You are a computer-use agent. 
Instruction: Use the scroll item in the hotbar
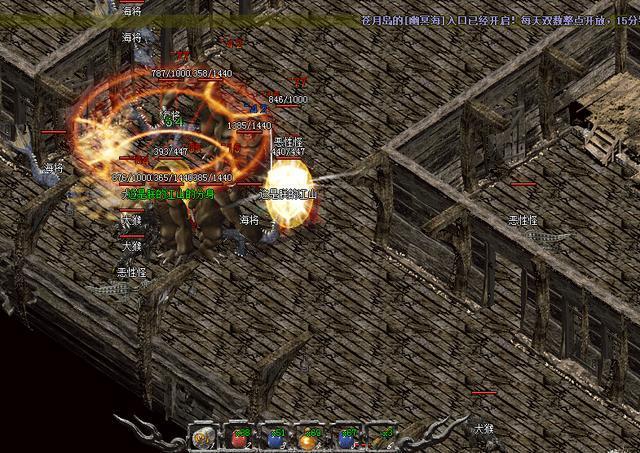click(x=203, y=437)
